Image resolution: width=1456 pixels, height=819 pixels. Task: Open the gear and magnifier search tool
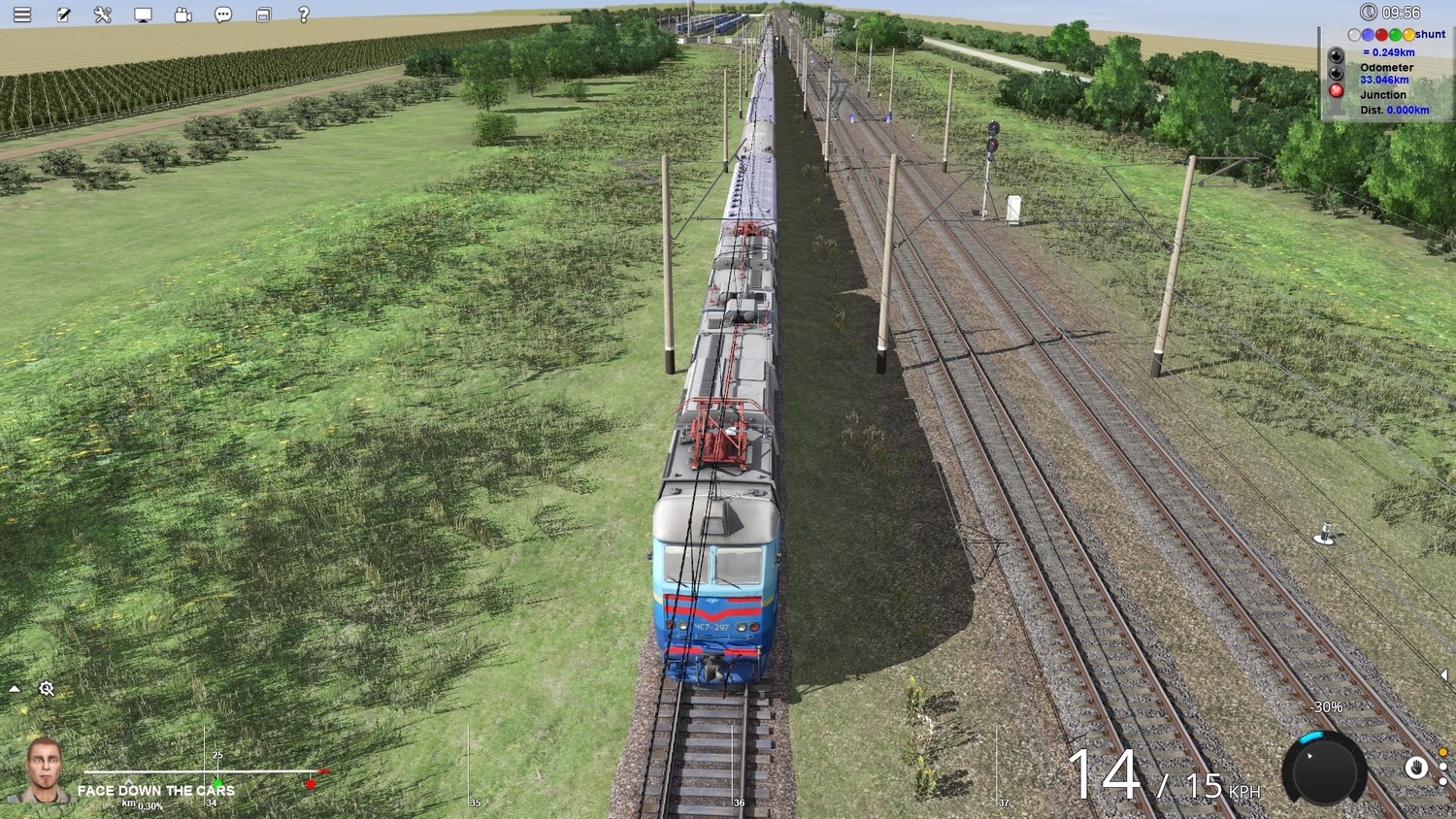(x=46, y=689)
